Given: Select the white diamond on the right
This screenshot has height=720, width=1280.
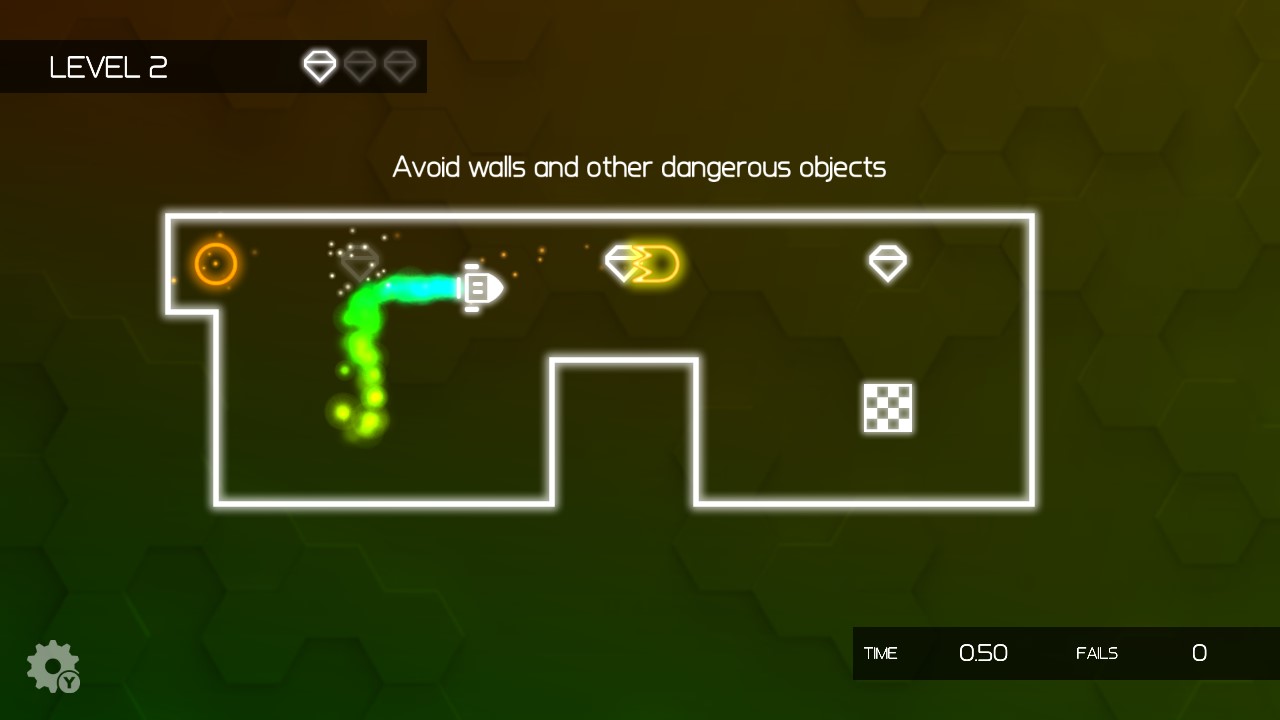Looking at the screenshot, I should point(886,262).
